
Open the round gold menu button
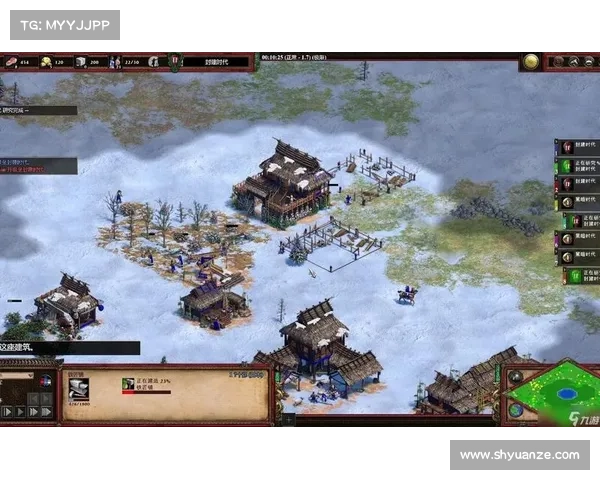531,61
